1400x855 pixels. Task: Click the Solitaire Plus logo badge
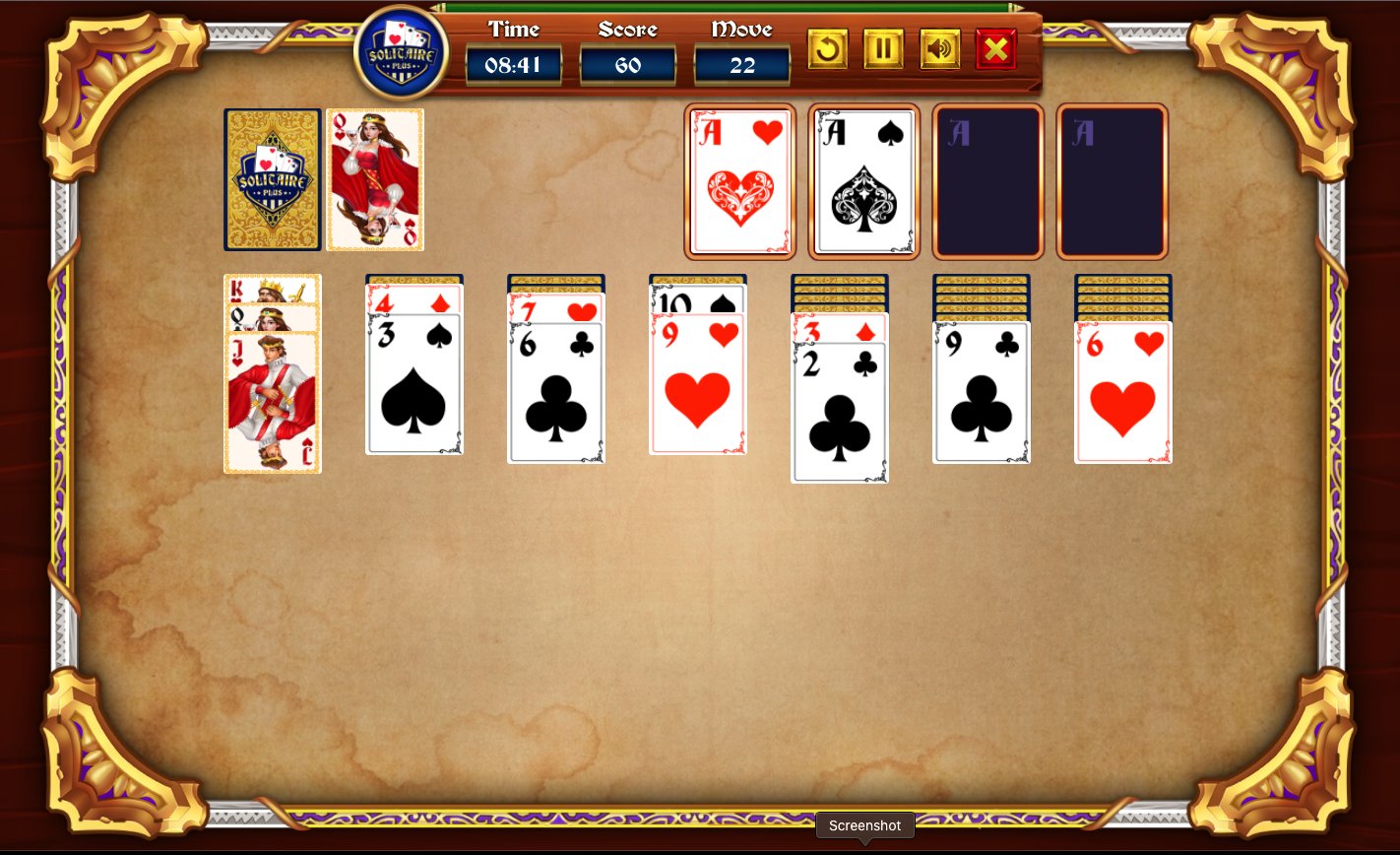tap(399, 51)
